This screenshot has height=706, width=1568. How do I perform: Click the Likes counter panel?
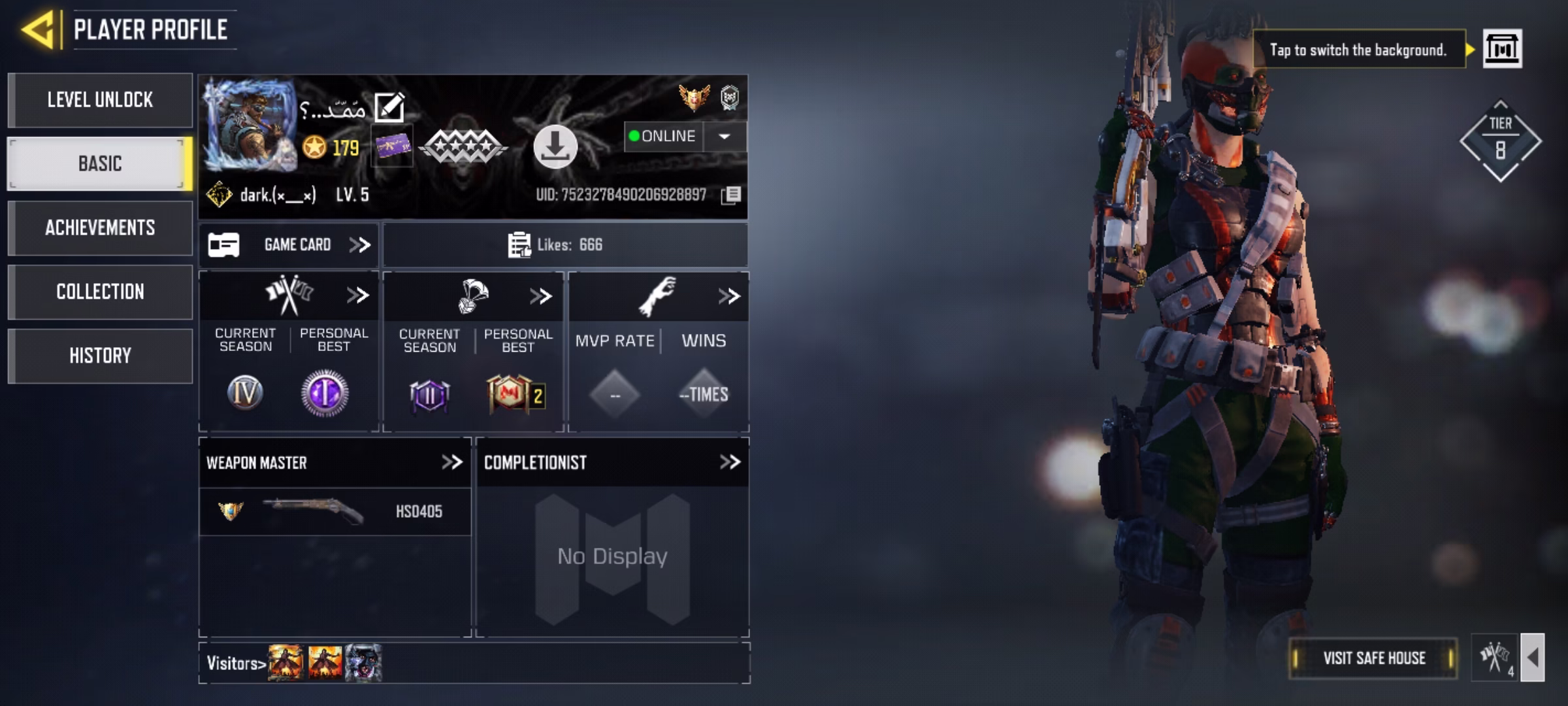pos(565,245)
